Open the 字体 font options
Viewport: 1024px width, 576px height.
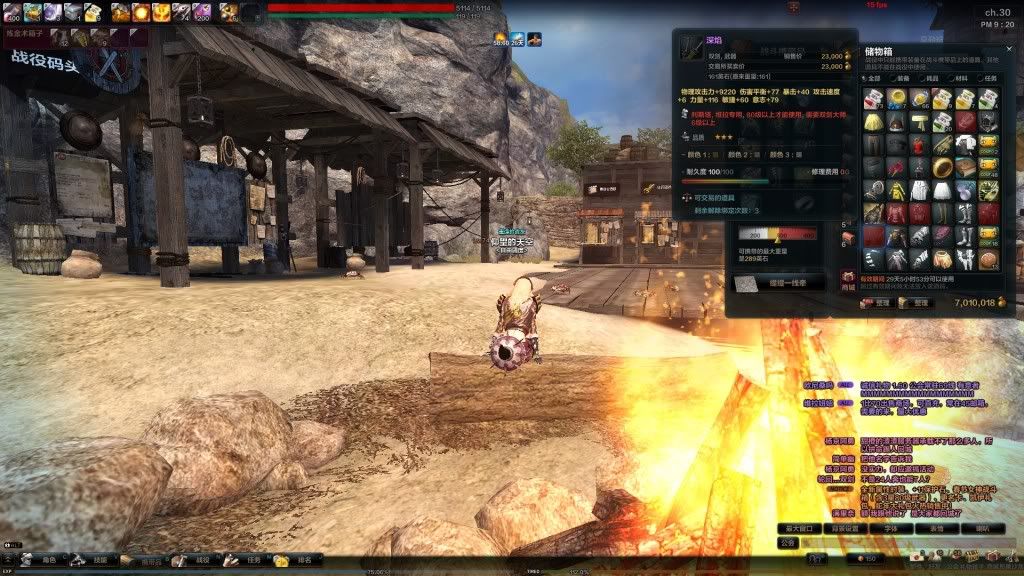click(x=892, y=527)
